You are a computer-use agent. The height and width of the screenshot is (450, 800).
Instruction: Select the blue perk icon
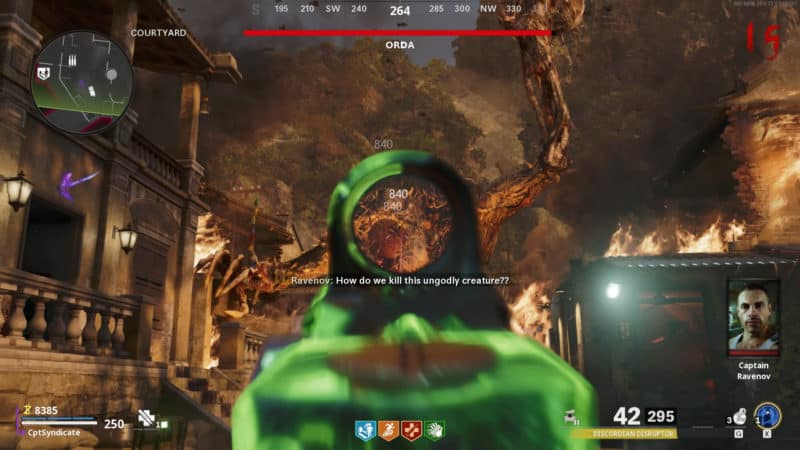click(365, 430)
